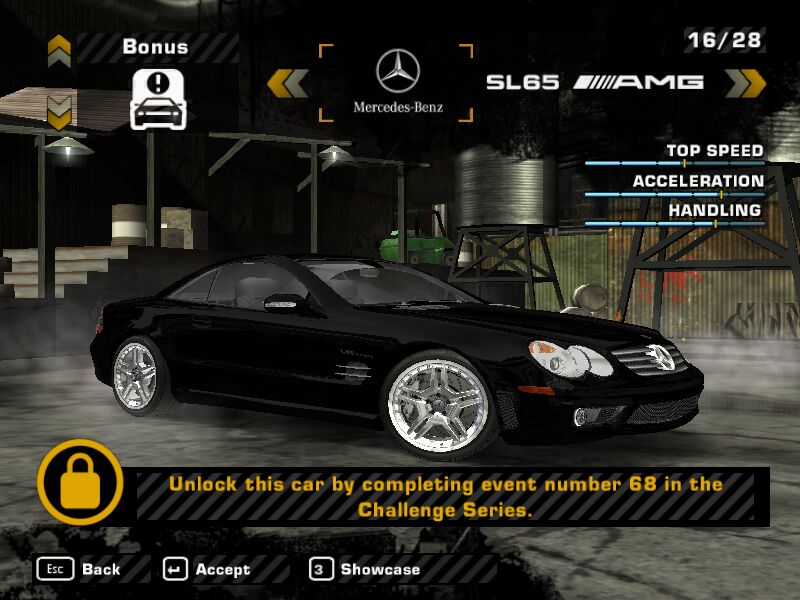The width and height of the screenshot is (800, 600).
Task: Click the yellow padlock locked icon
Action: point(81,482)
